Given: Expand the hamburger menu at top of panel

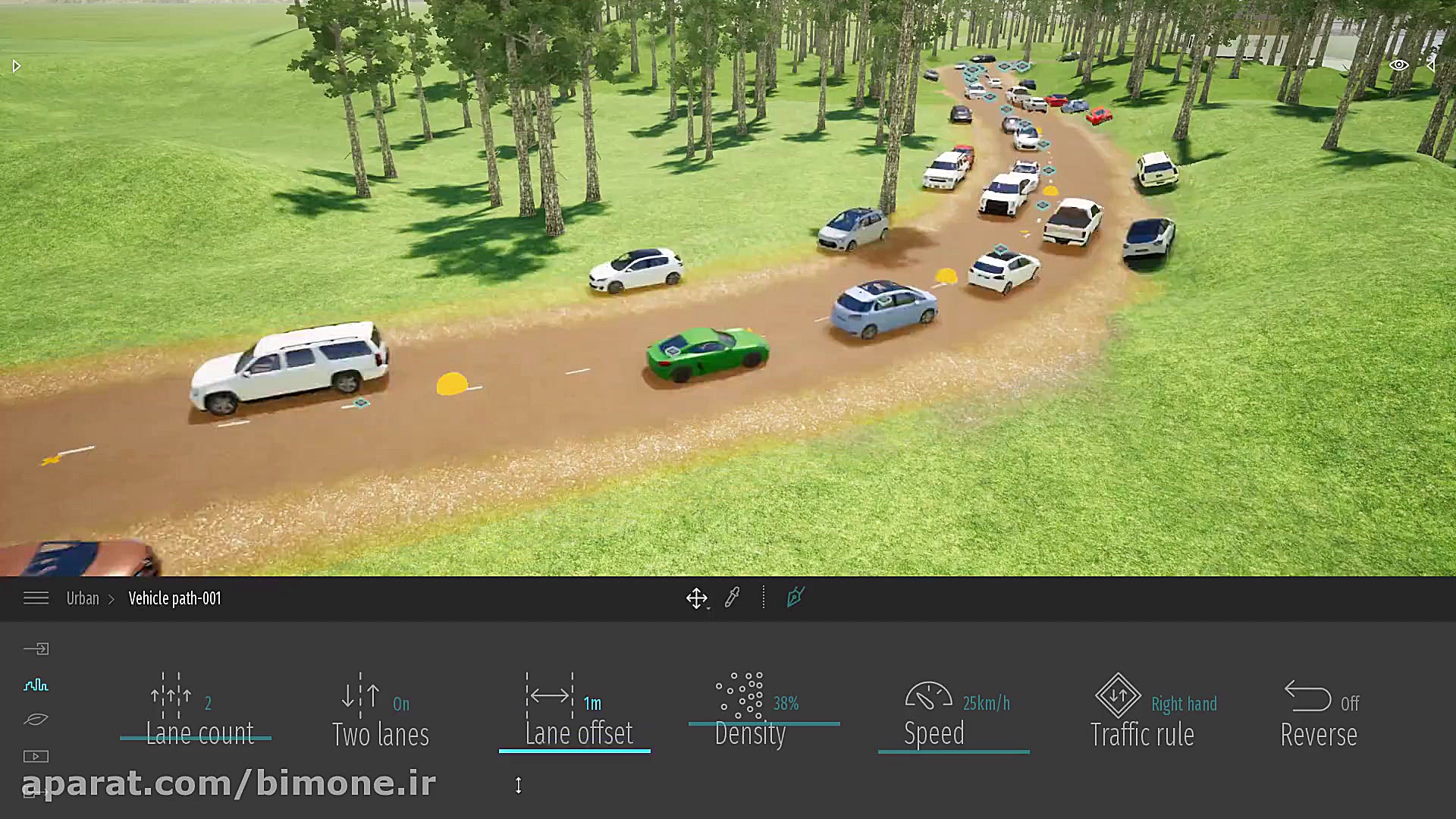Looking at the screenshot, I should coord(36,598).
